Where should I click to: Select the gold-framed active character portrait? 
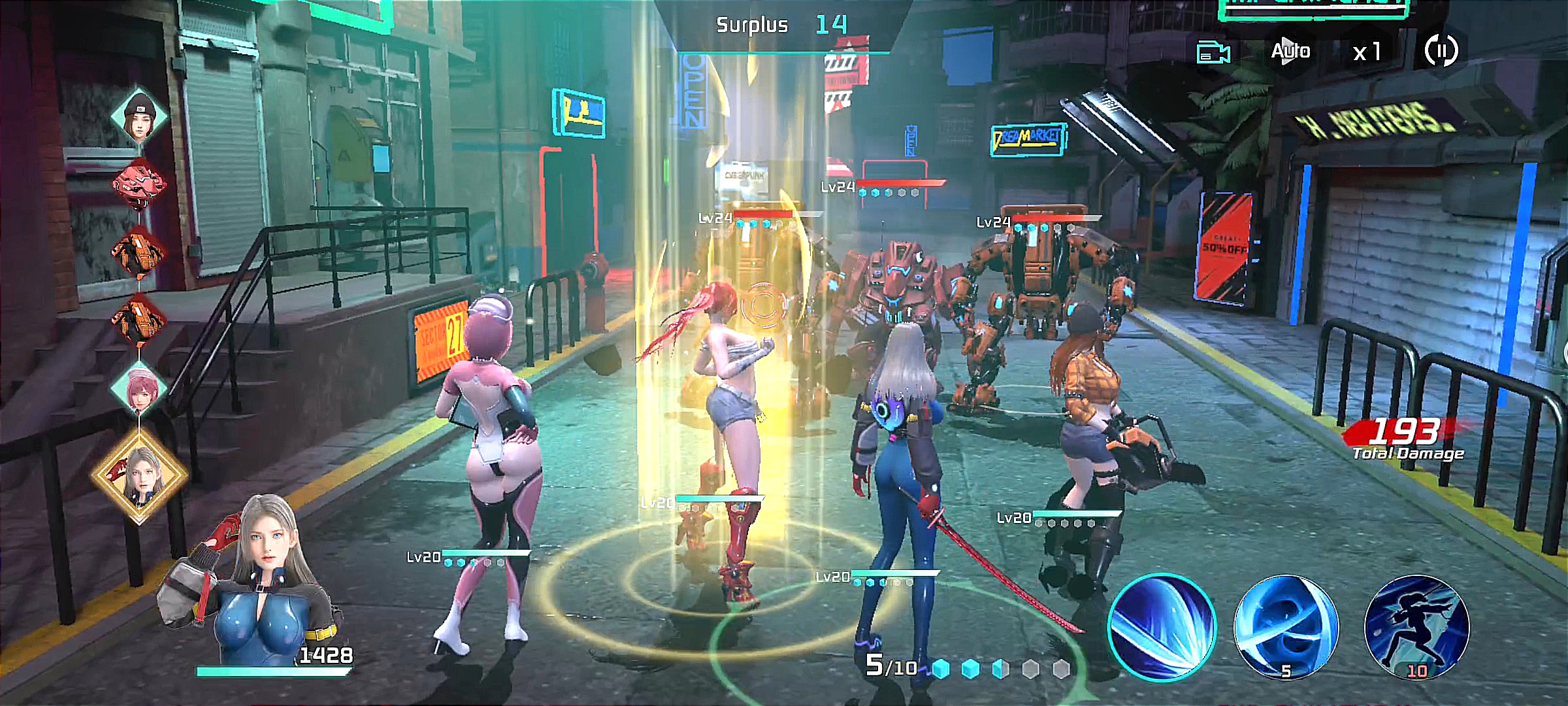pos(139,475)
